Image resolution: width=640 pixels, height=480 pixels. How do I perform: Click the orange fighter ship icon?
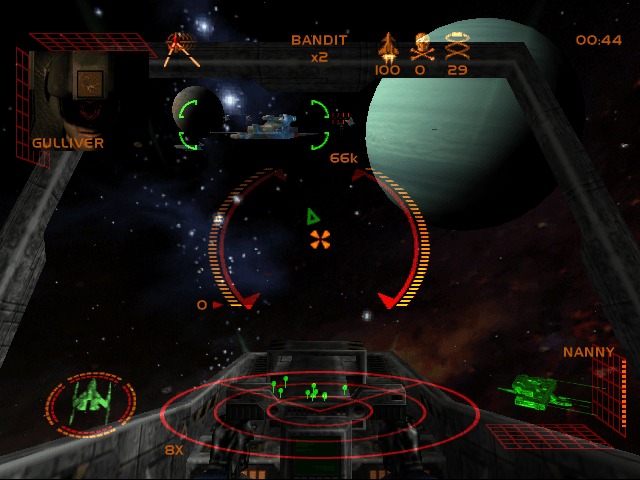387,47
